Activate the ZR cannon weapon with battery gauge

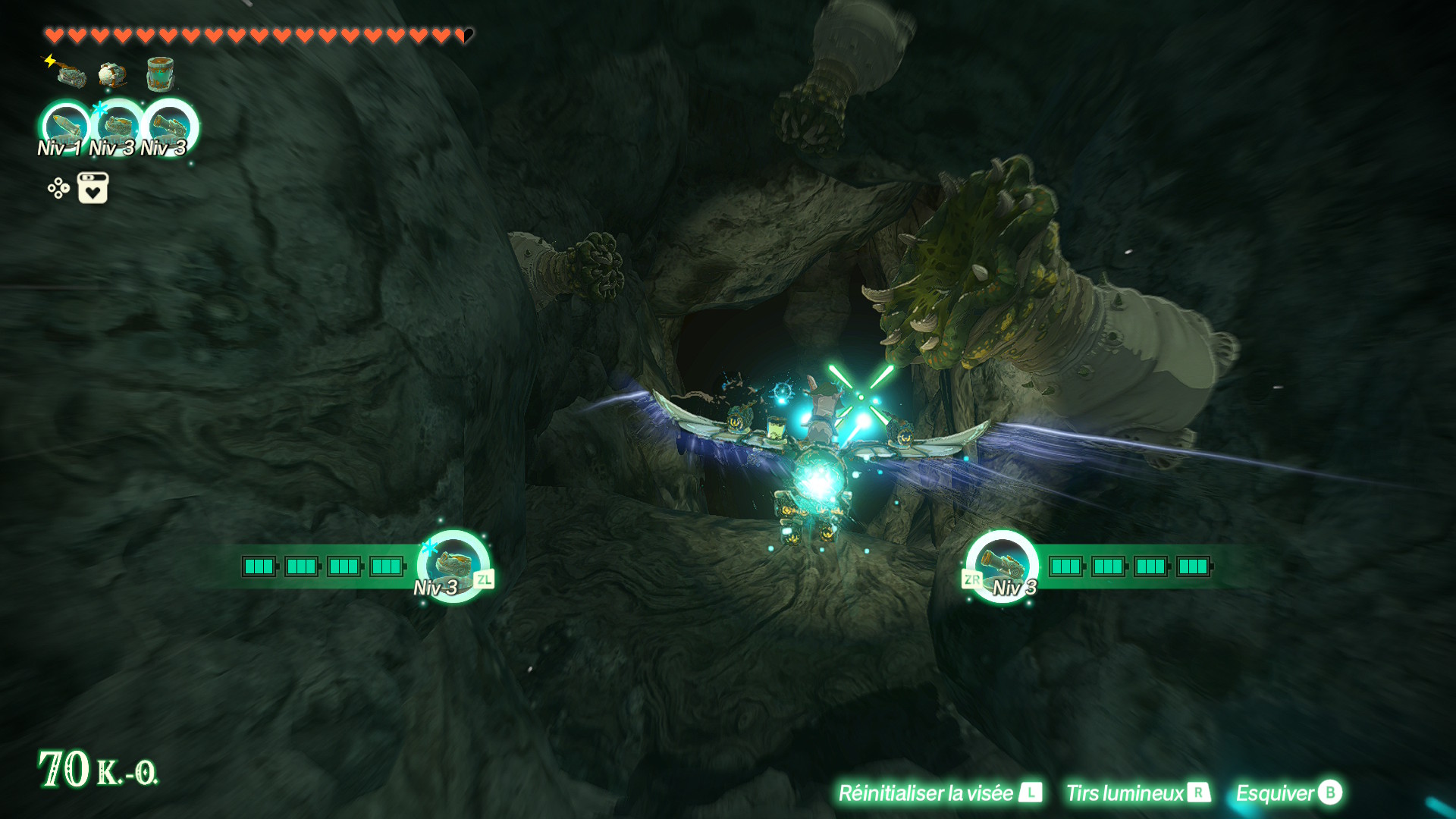[x=1001, y=566]
